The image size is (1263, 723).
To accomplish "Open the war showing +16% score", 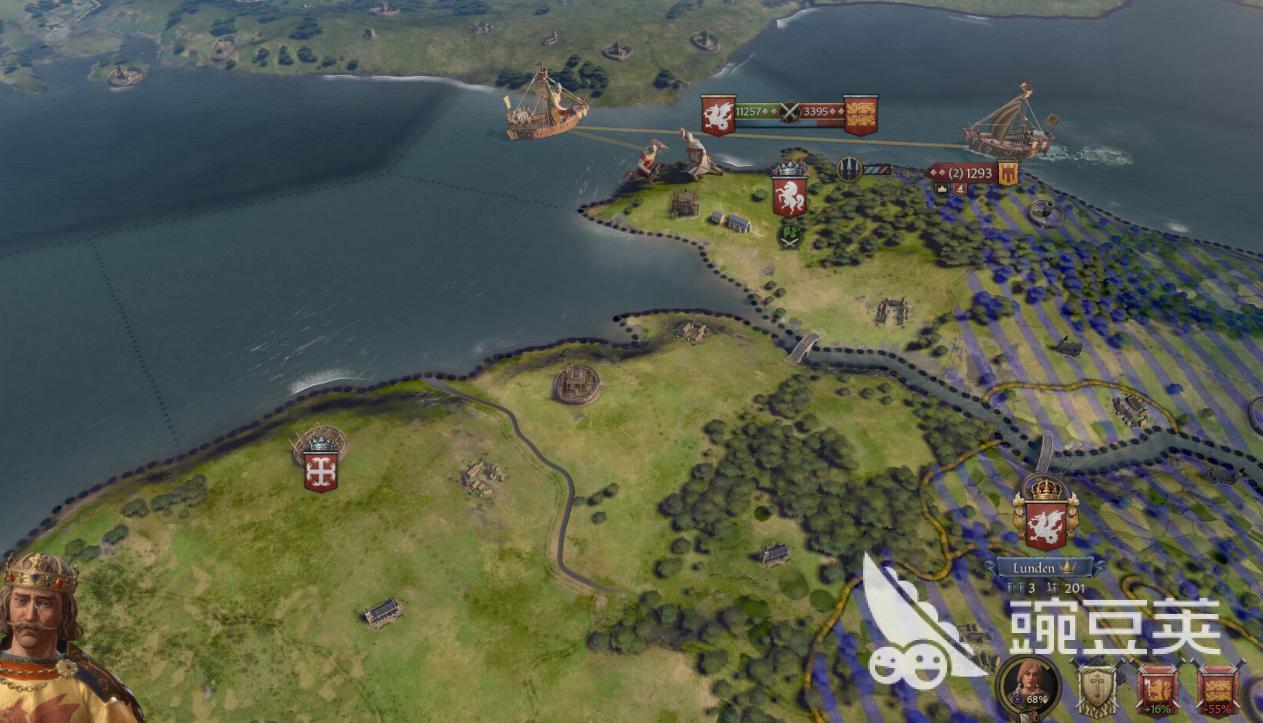I will [x=1156, y=690].
